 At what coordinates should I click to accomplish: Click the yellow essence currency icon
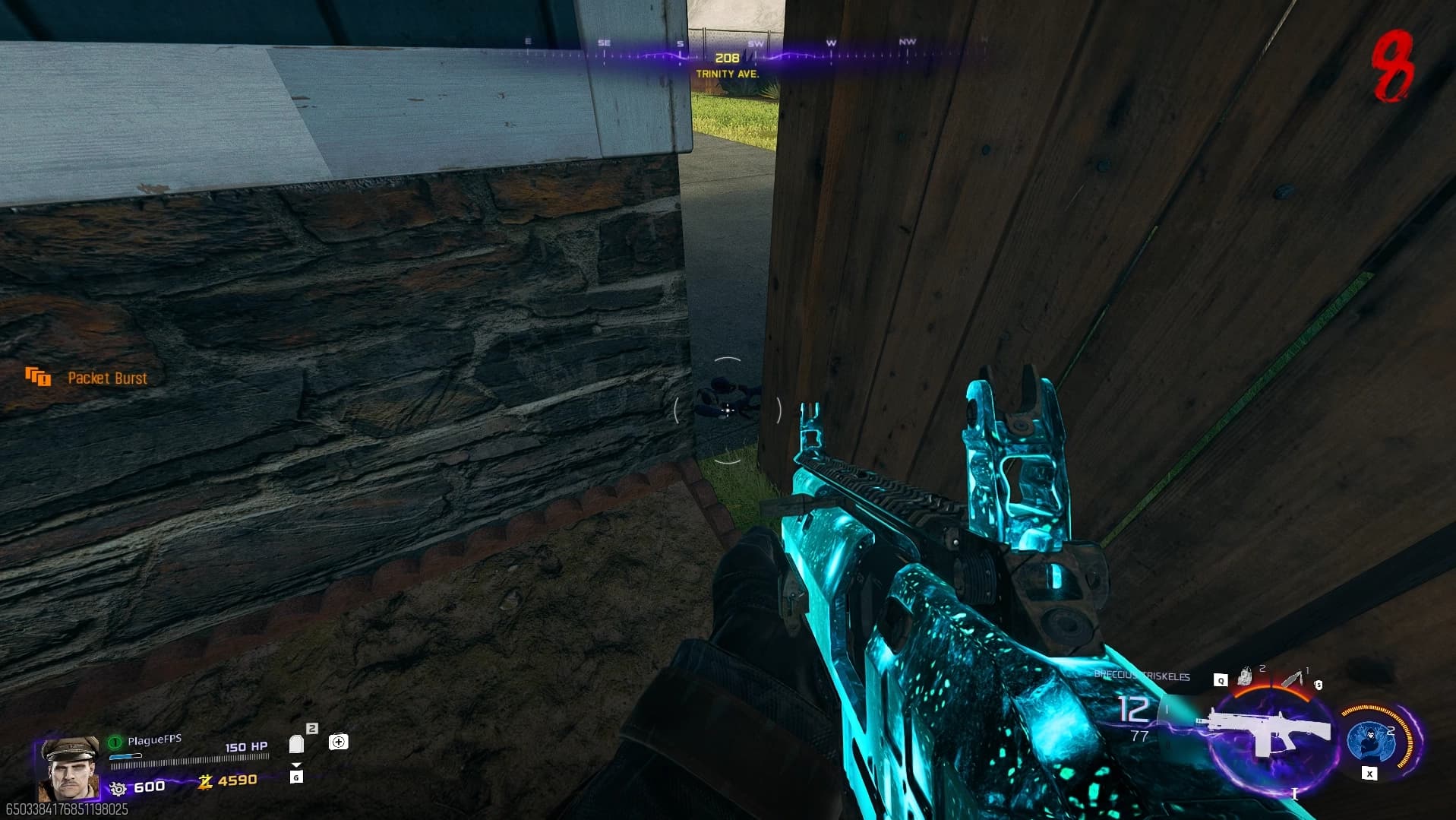(x=205, y=781)
